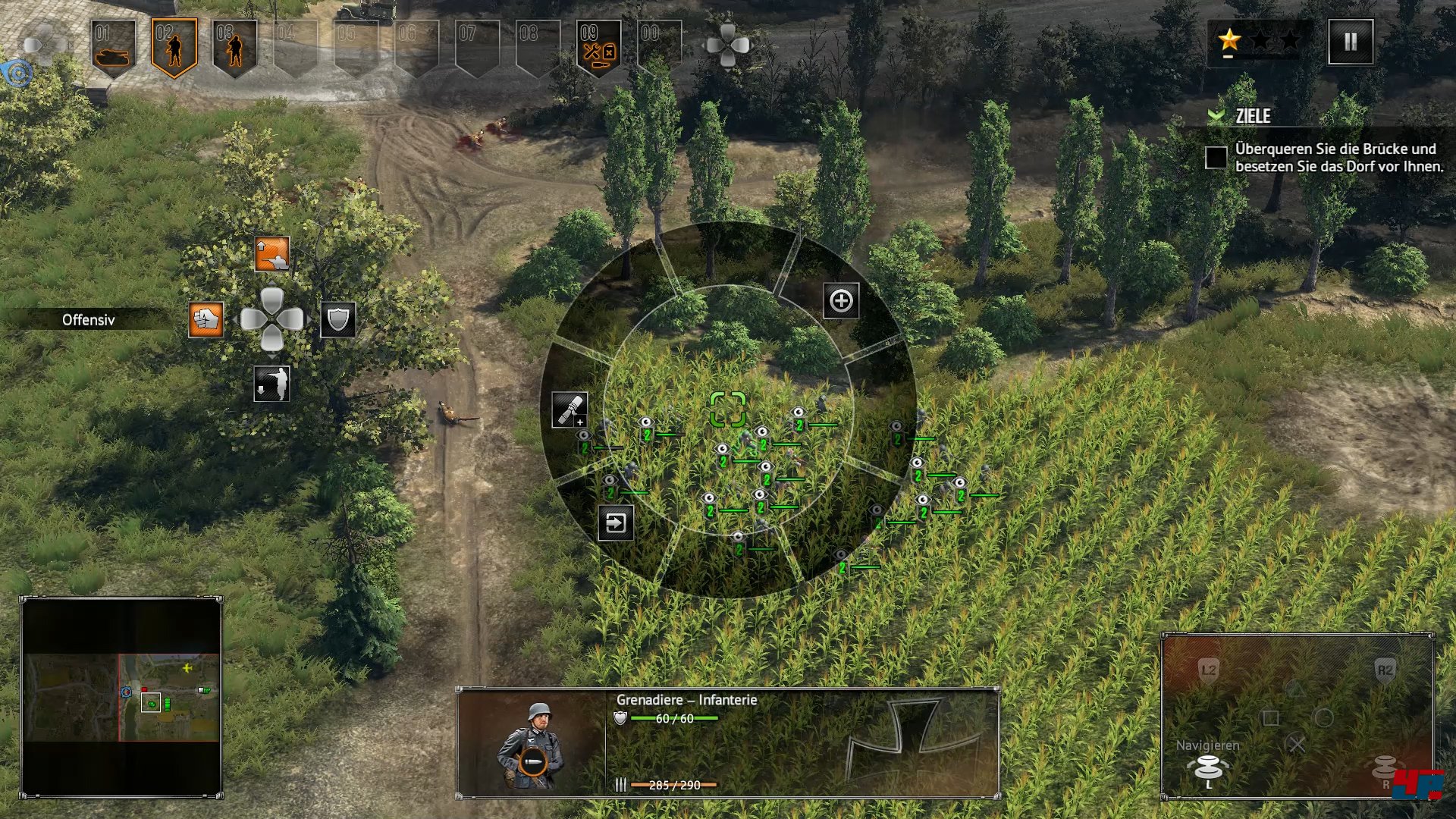
Task: Click the orange tank stance icon
Action: pyautogui.click(x=271, y=255)
